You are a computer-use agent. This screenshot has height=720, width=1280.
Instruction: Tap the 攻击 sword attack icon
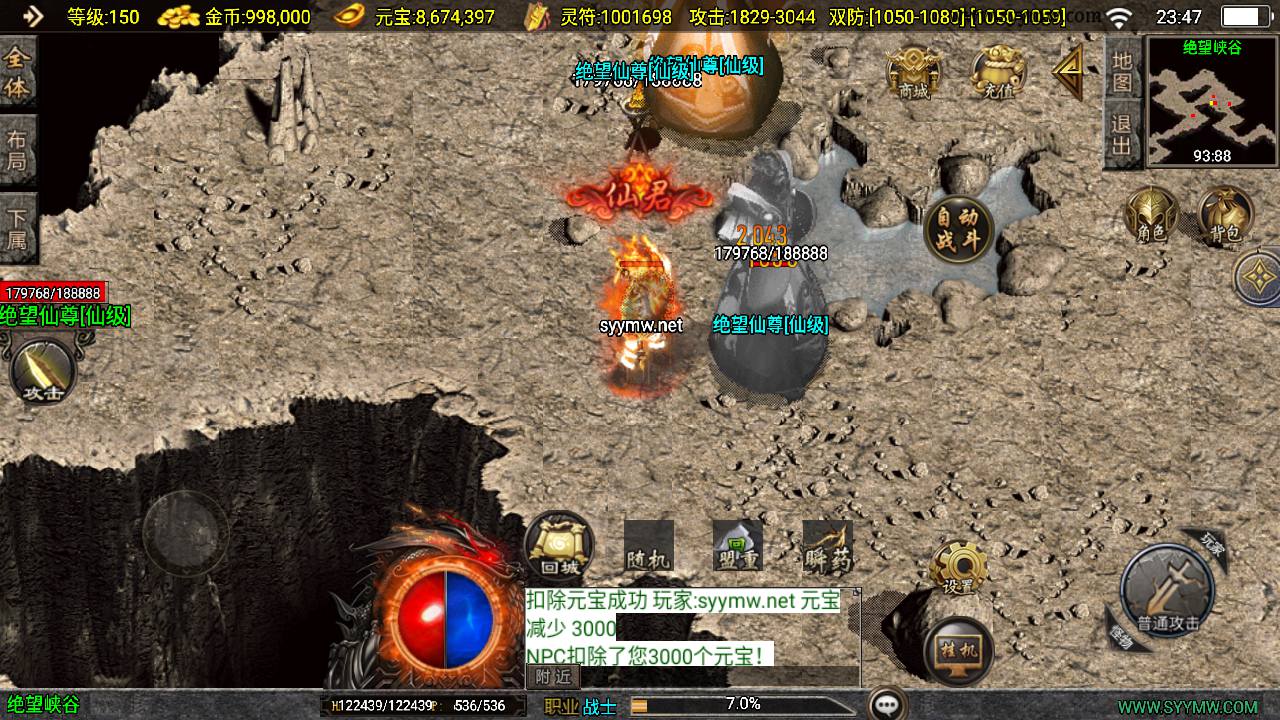pyautogui.click(x=43, y=372)
